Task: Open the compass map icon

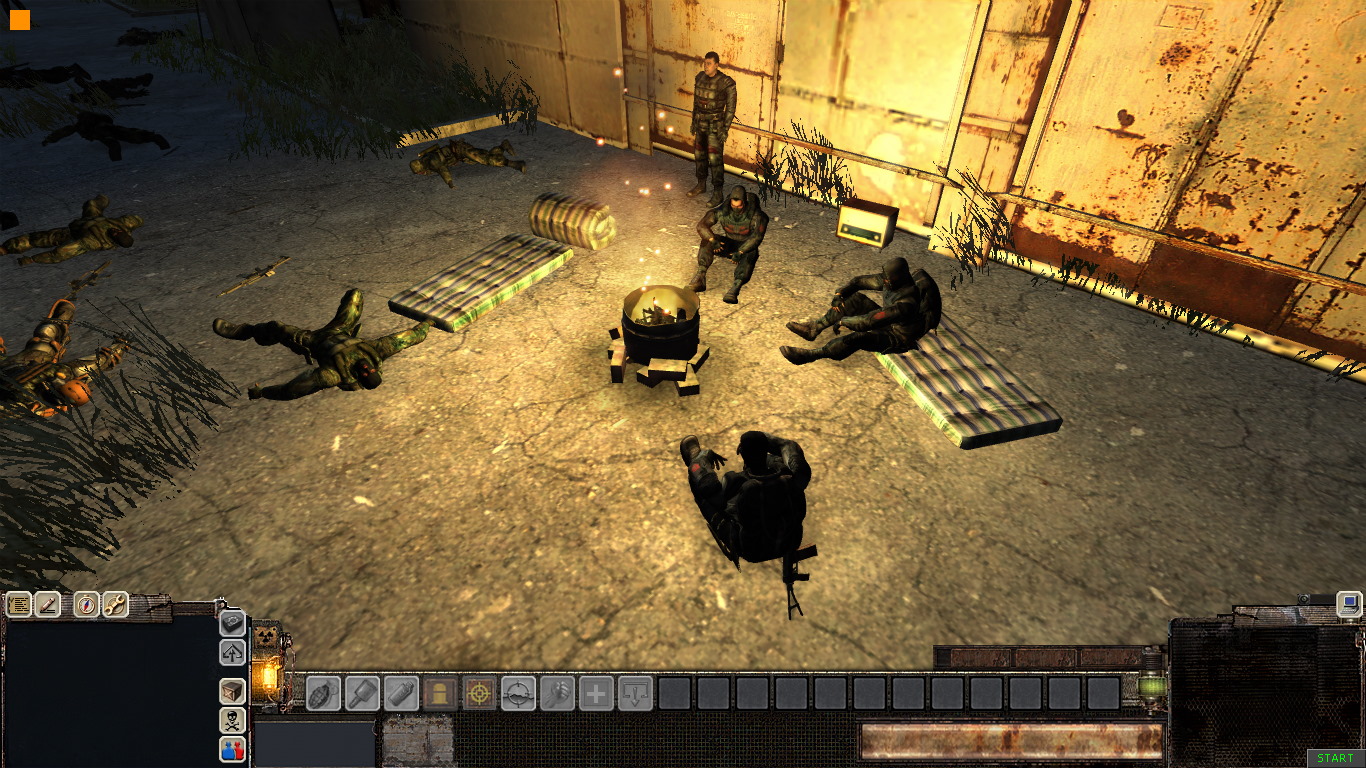Action: coord(87,605)
